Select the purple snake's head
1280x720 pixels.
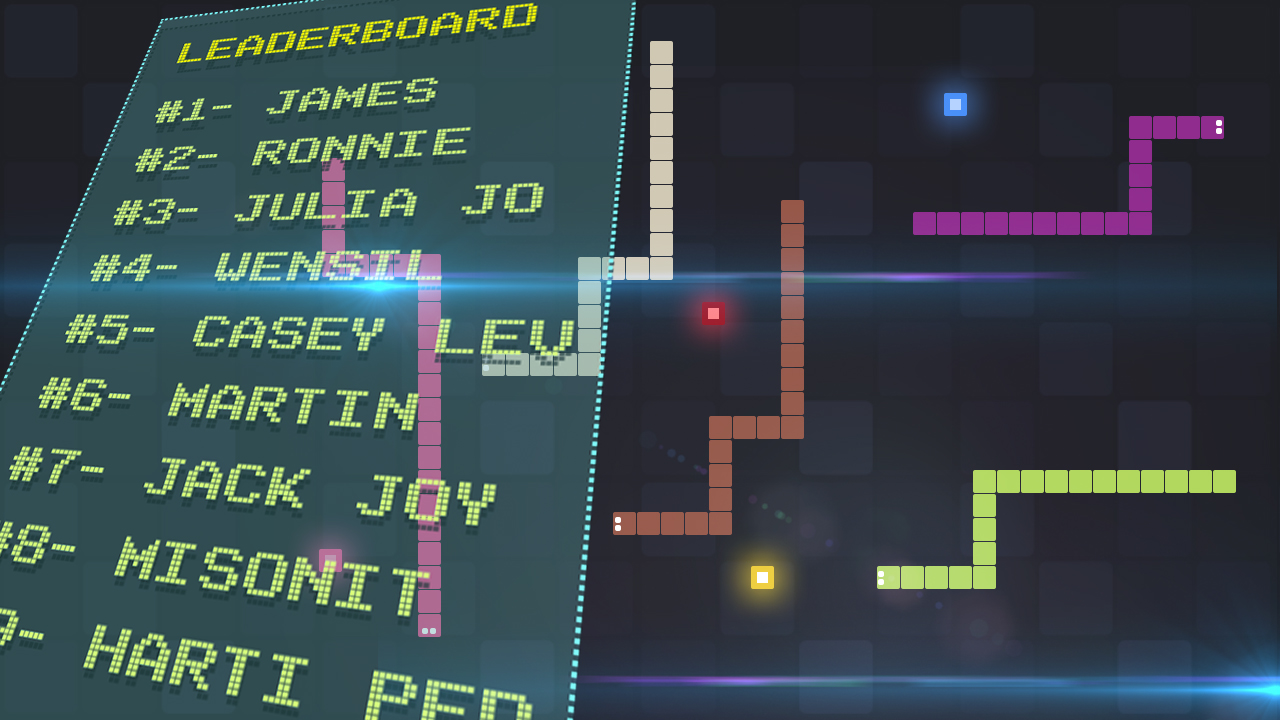coord(1213,127)
